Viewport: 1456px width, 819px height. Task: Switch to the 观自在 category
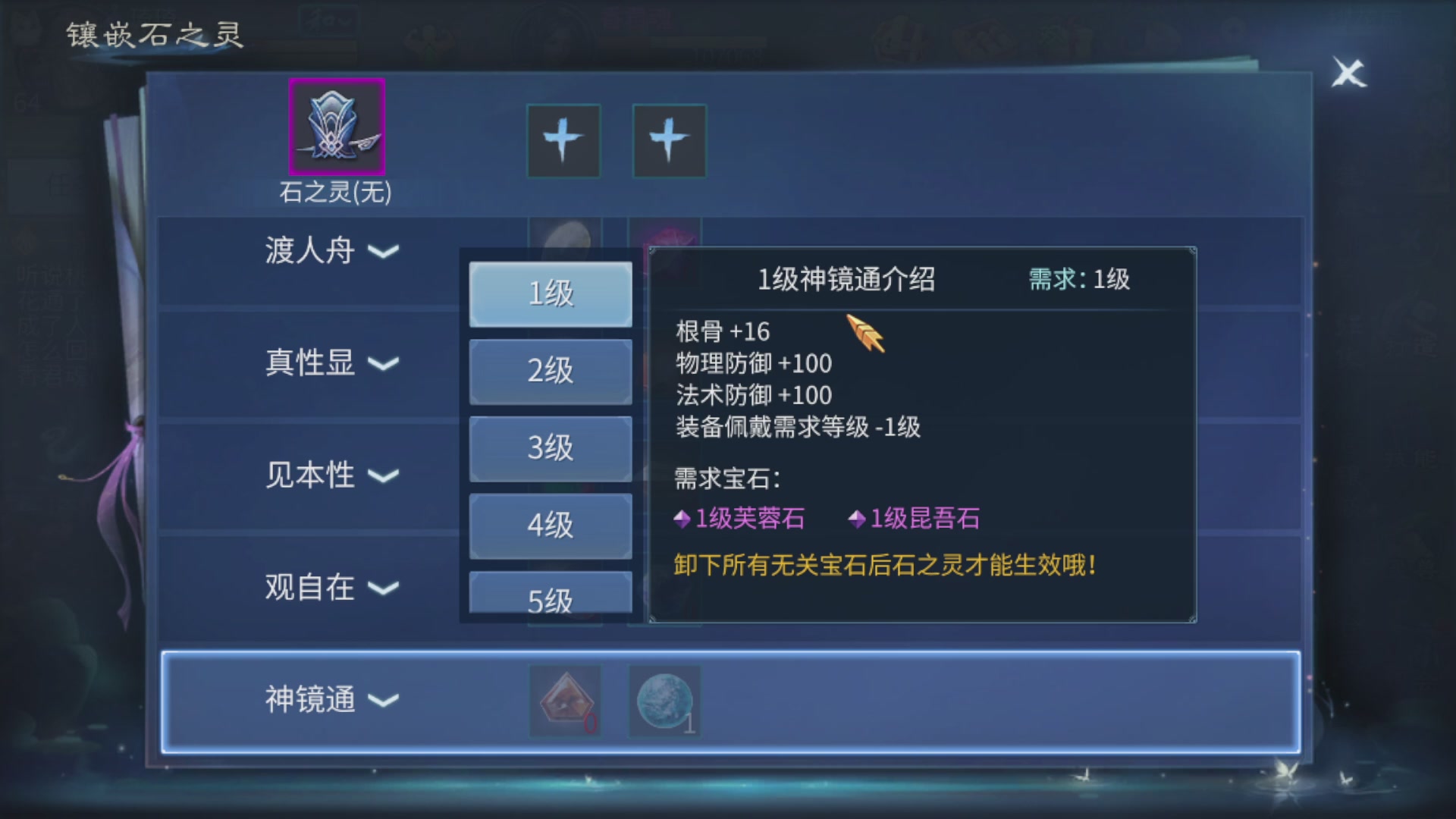coord(311,588)
